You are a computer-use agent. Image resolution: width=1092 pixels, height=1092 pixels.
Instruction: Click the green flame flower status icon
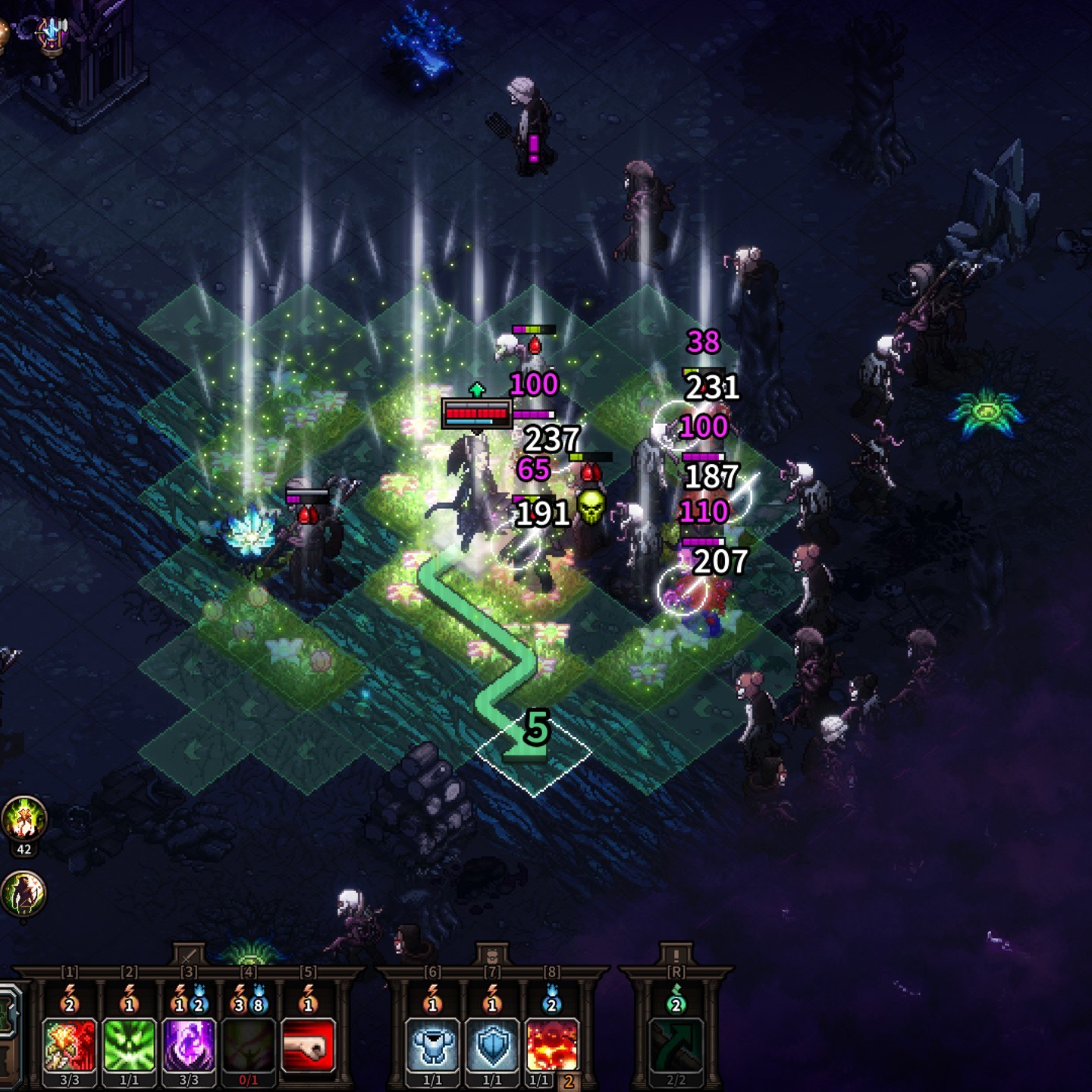(x=24, y=819)
